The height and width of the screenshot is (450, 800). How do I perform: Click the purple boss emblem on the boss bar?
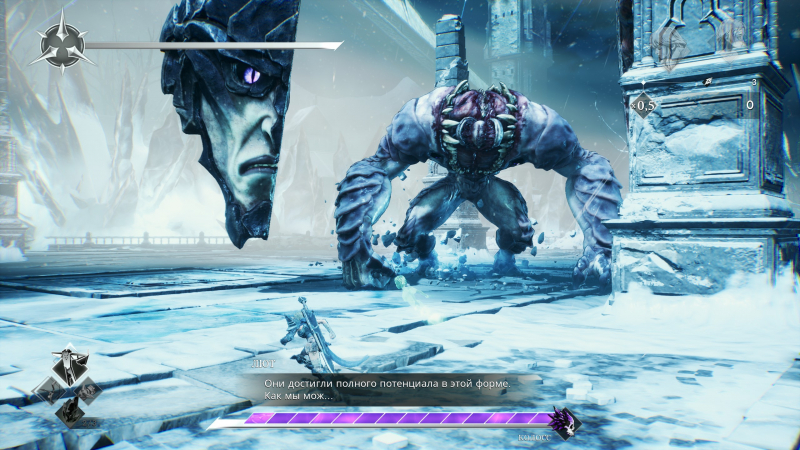pos(562,421)
